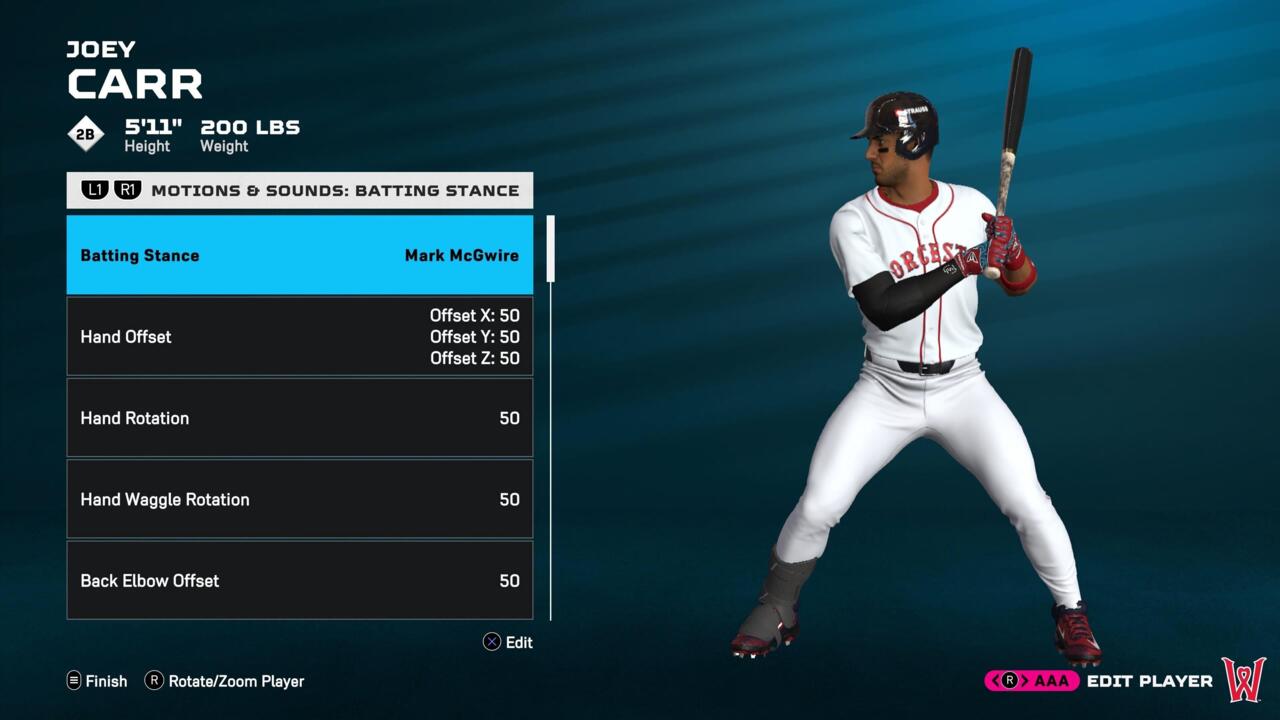Select Hand Waggle Rotation option
The height and width of the screenshot is (720, 1280).
click(x=299, y=499)
